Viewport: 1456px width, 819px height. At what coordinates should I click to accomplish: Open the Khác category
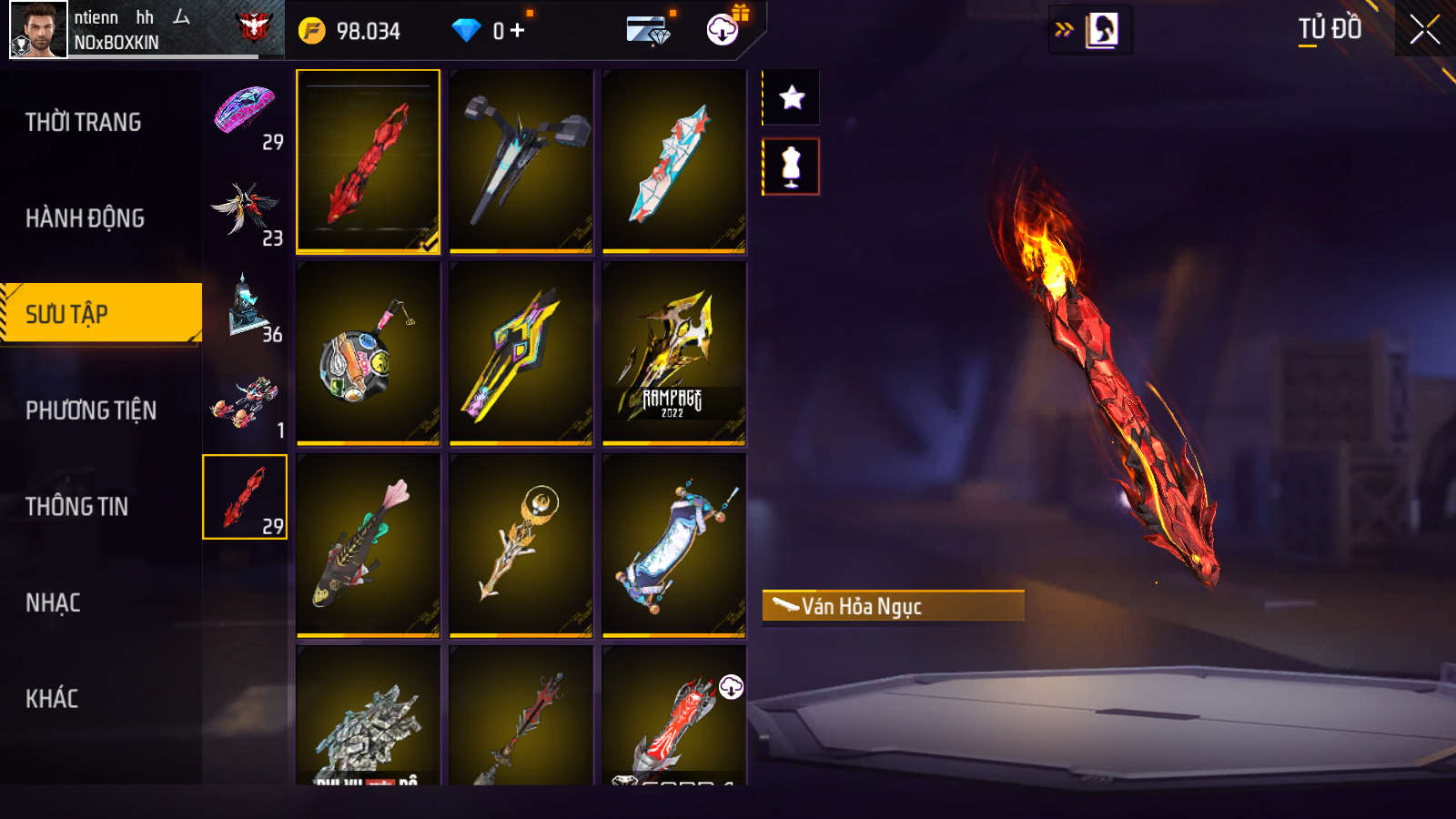click(52, 699)
